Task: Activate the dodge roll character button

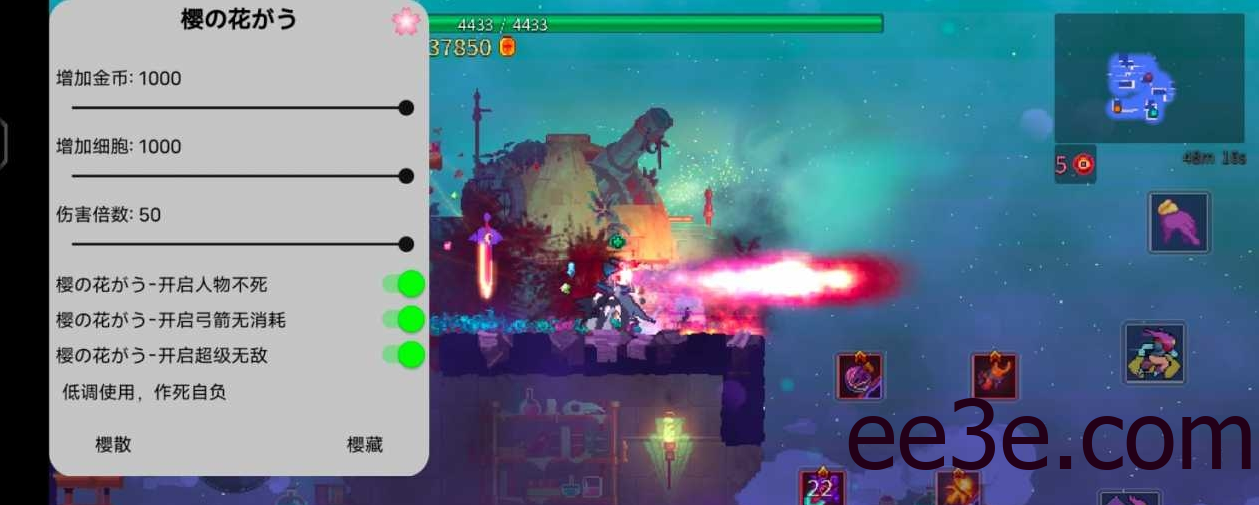Action: 1154,352
